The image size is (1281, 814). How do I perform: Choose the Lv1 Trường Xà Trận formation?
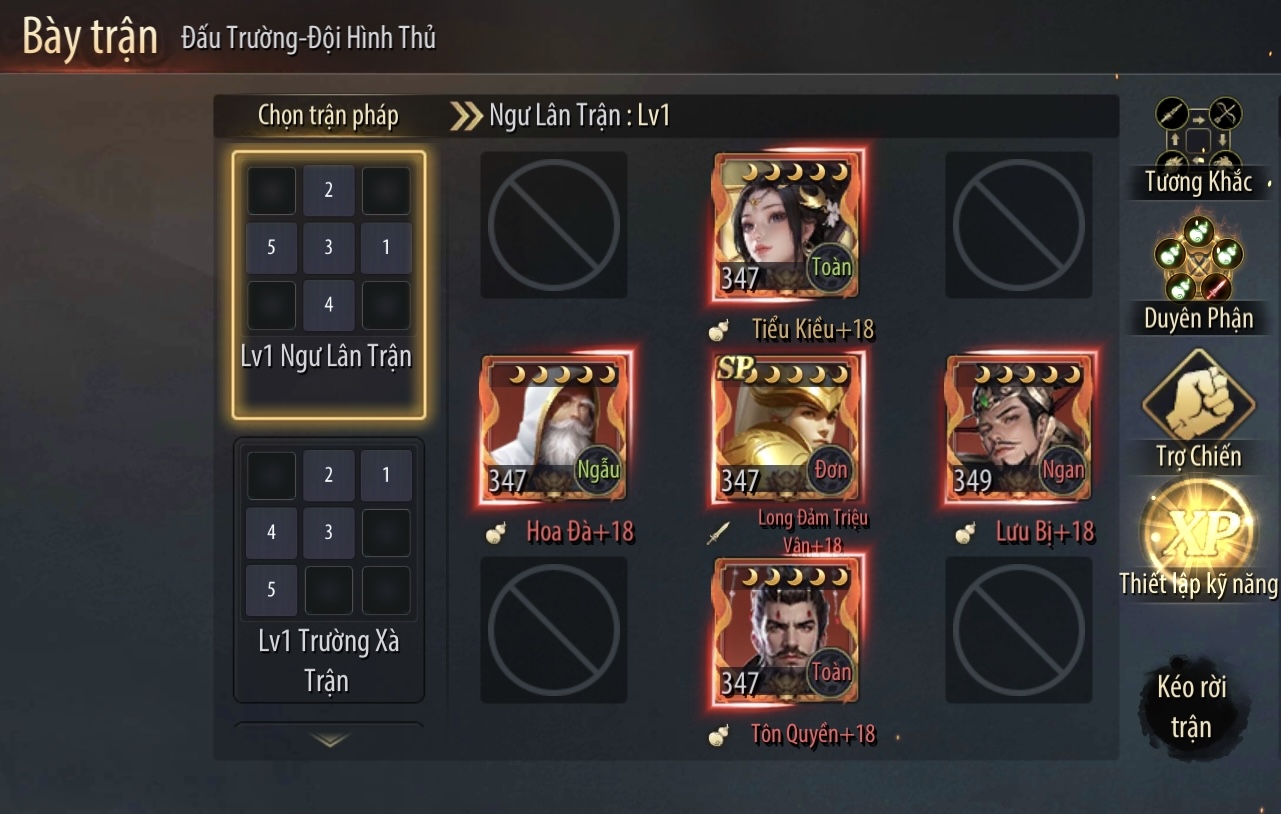click(329, 569)
